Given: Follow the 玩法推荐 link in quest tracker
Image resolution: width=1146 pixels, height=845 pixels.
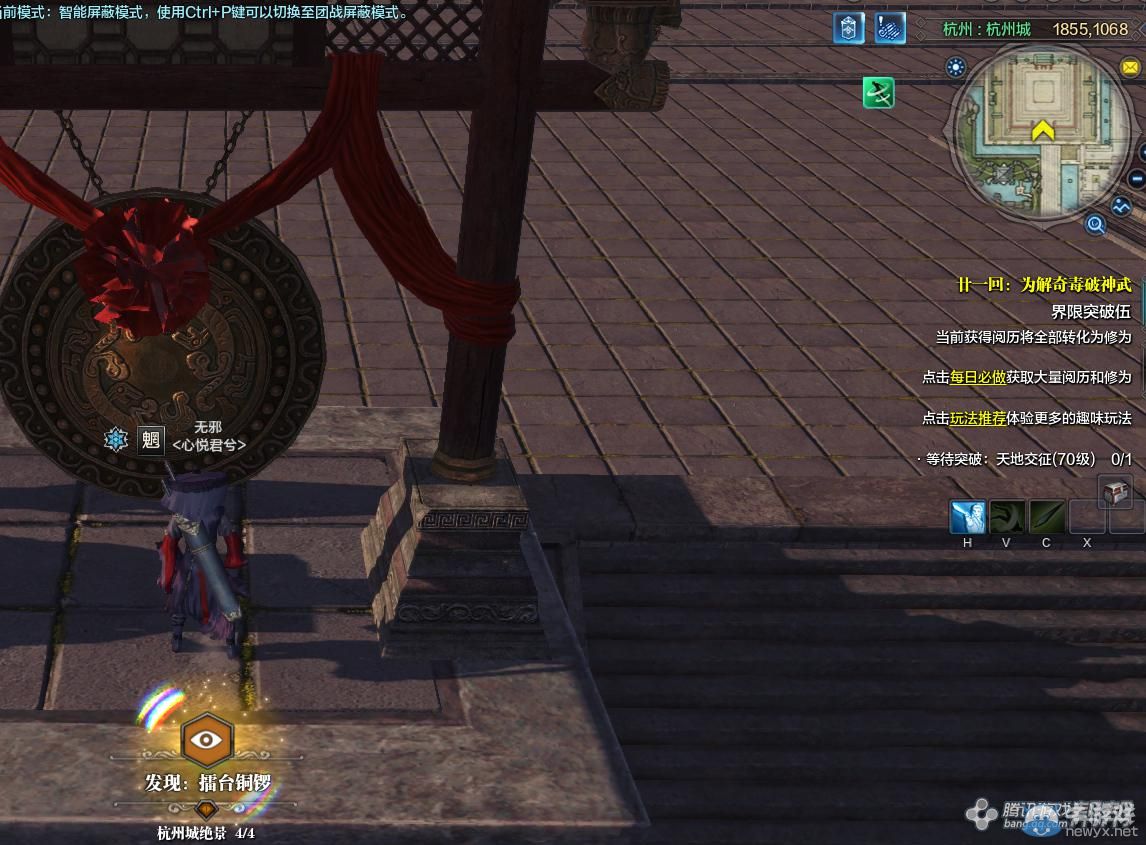Looking at the screenshot, I should pyautogui.click(x=978, y=418).
